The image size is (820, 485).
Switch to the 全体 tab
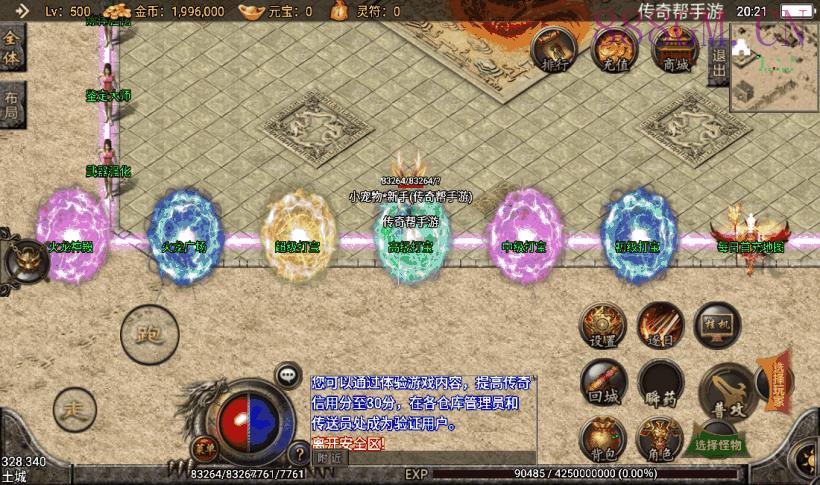click(12, 47)
